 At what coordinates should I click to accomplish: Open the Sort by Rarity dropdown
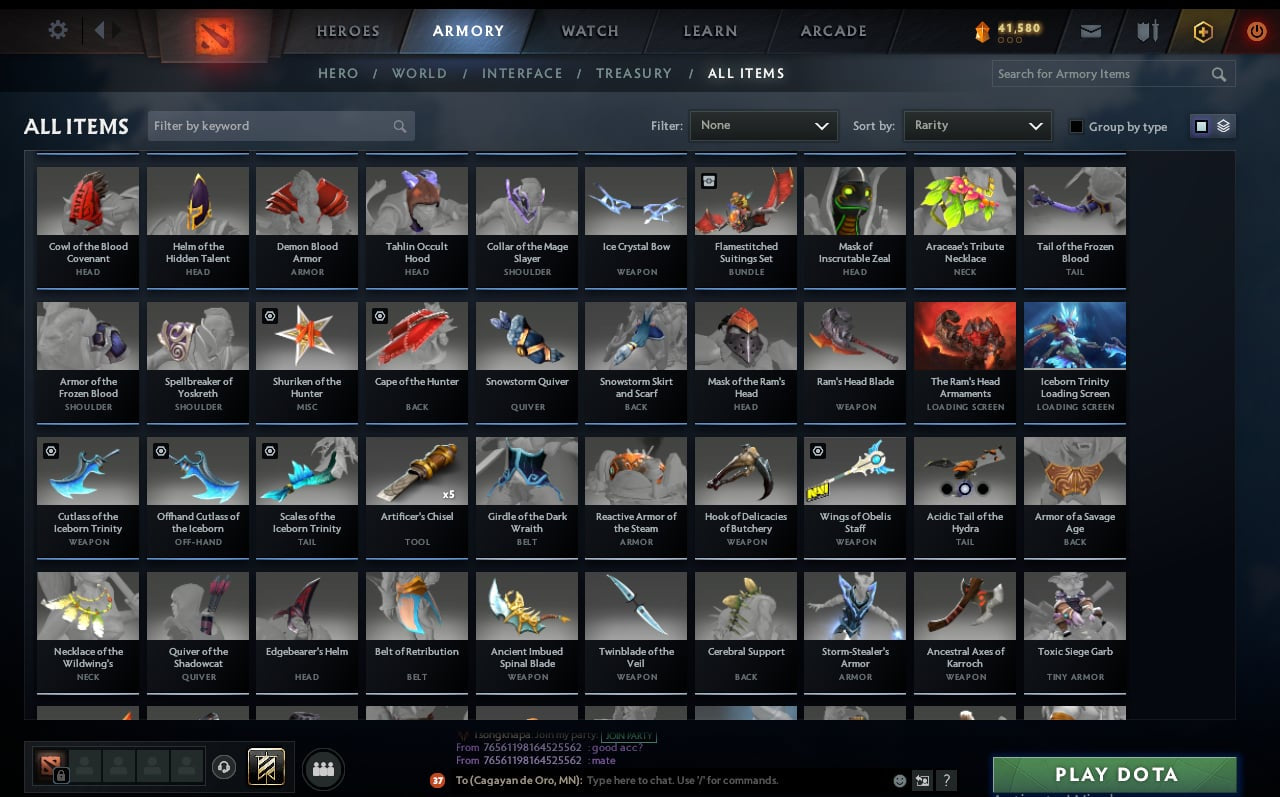[x=977, y=125]
